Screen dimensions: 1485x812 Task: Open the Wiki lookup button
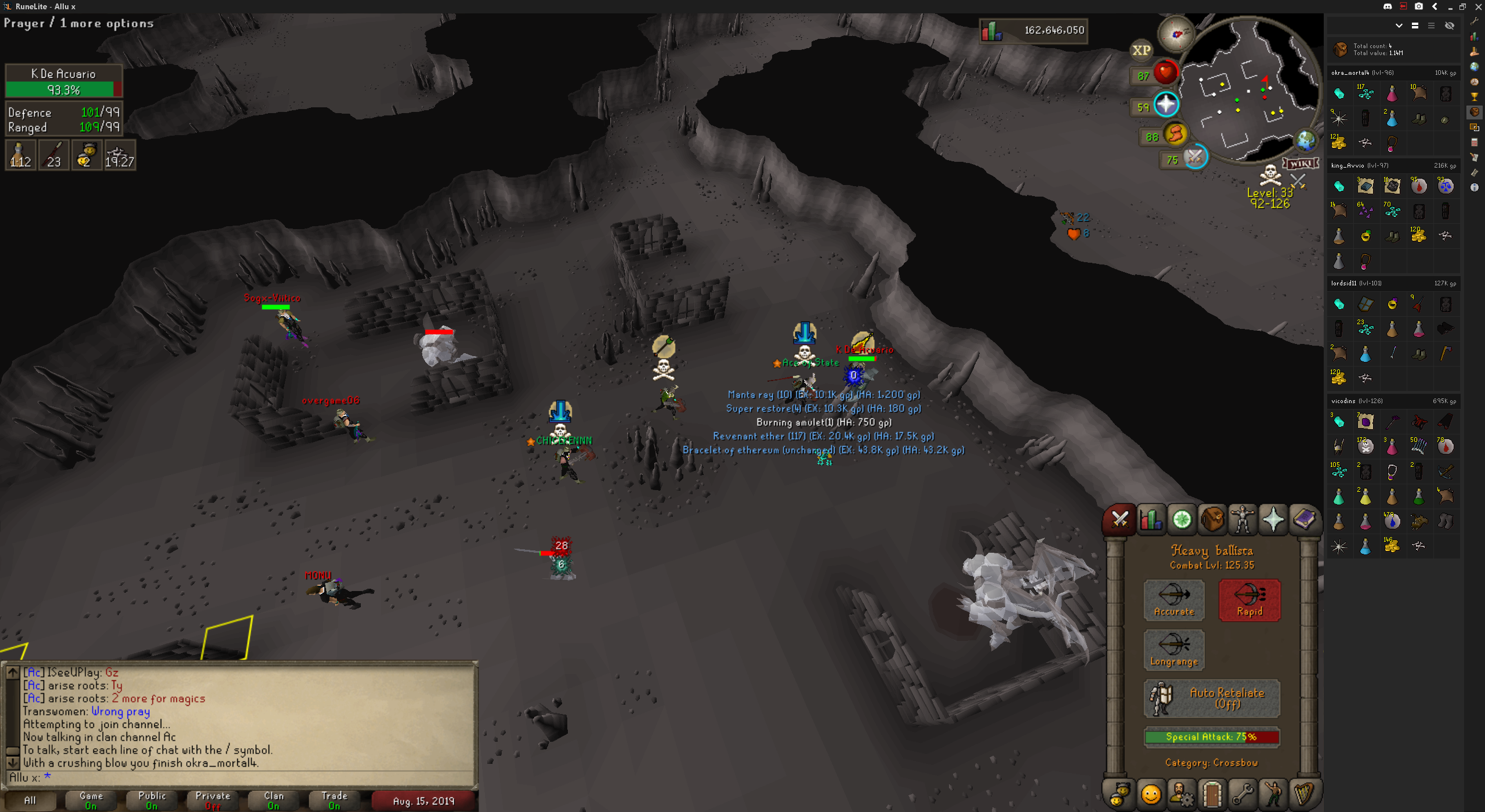(x=1300, y=164)
